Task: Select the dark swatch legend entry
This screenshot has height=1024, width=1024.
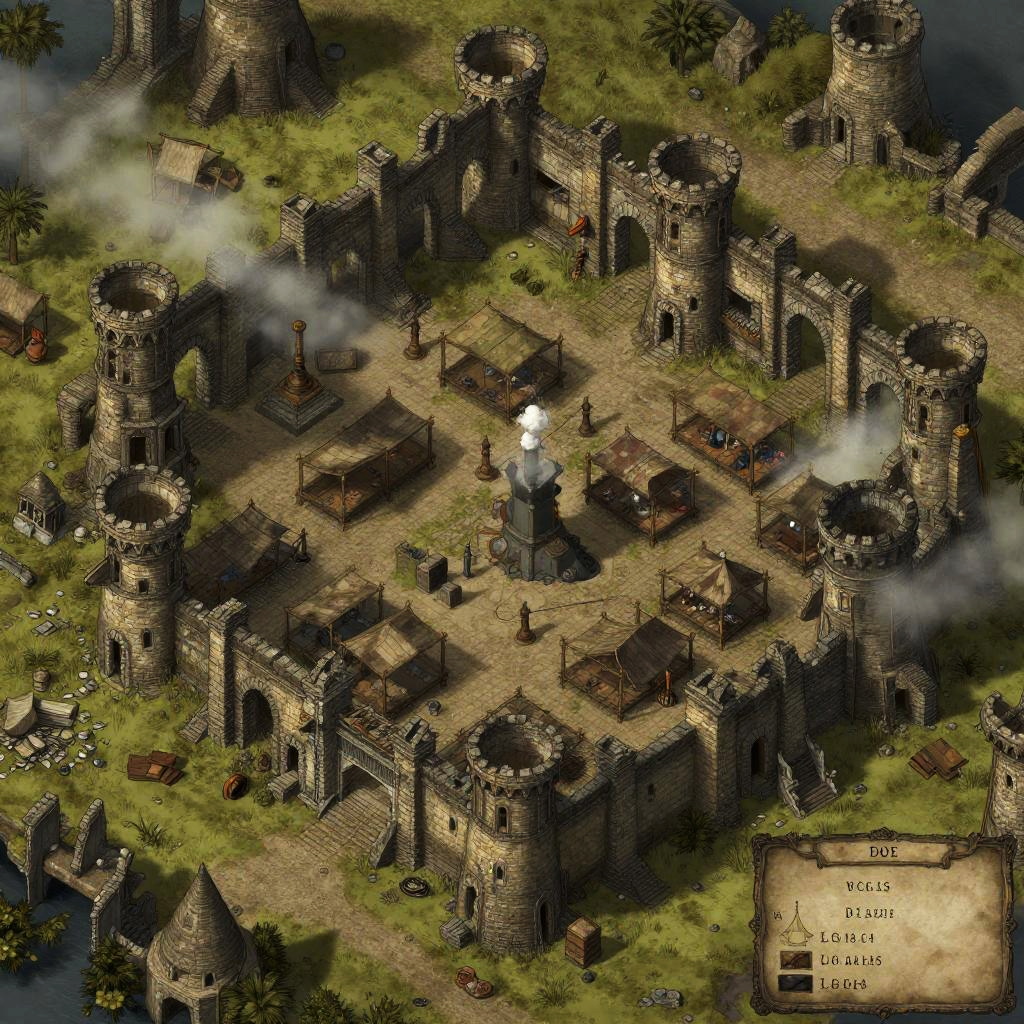Action: click(797, 984)
